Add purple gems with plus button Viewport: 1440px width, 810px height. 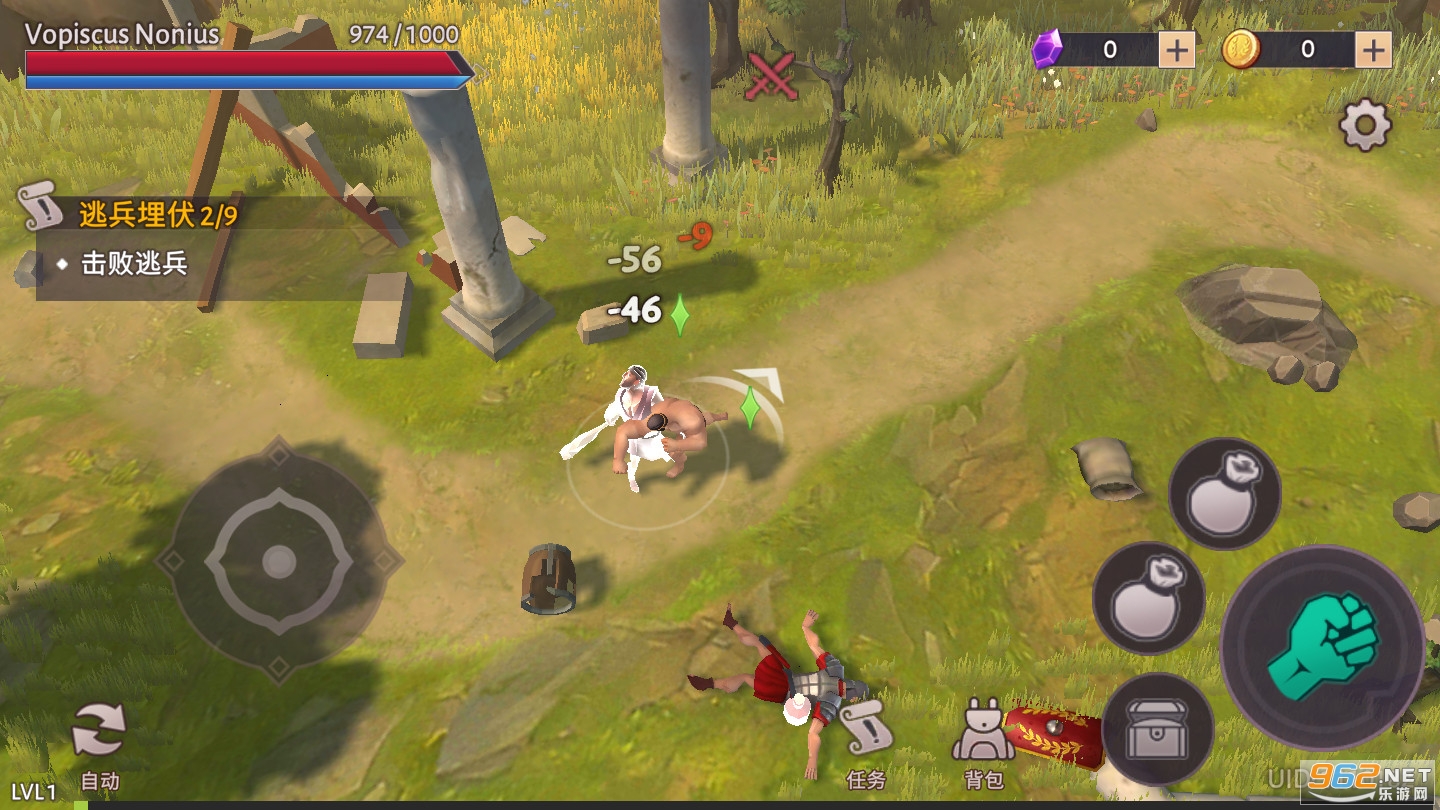[1177, 49]
